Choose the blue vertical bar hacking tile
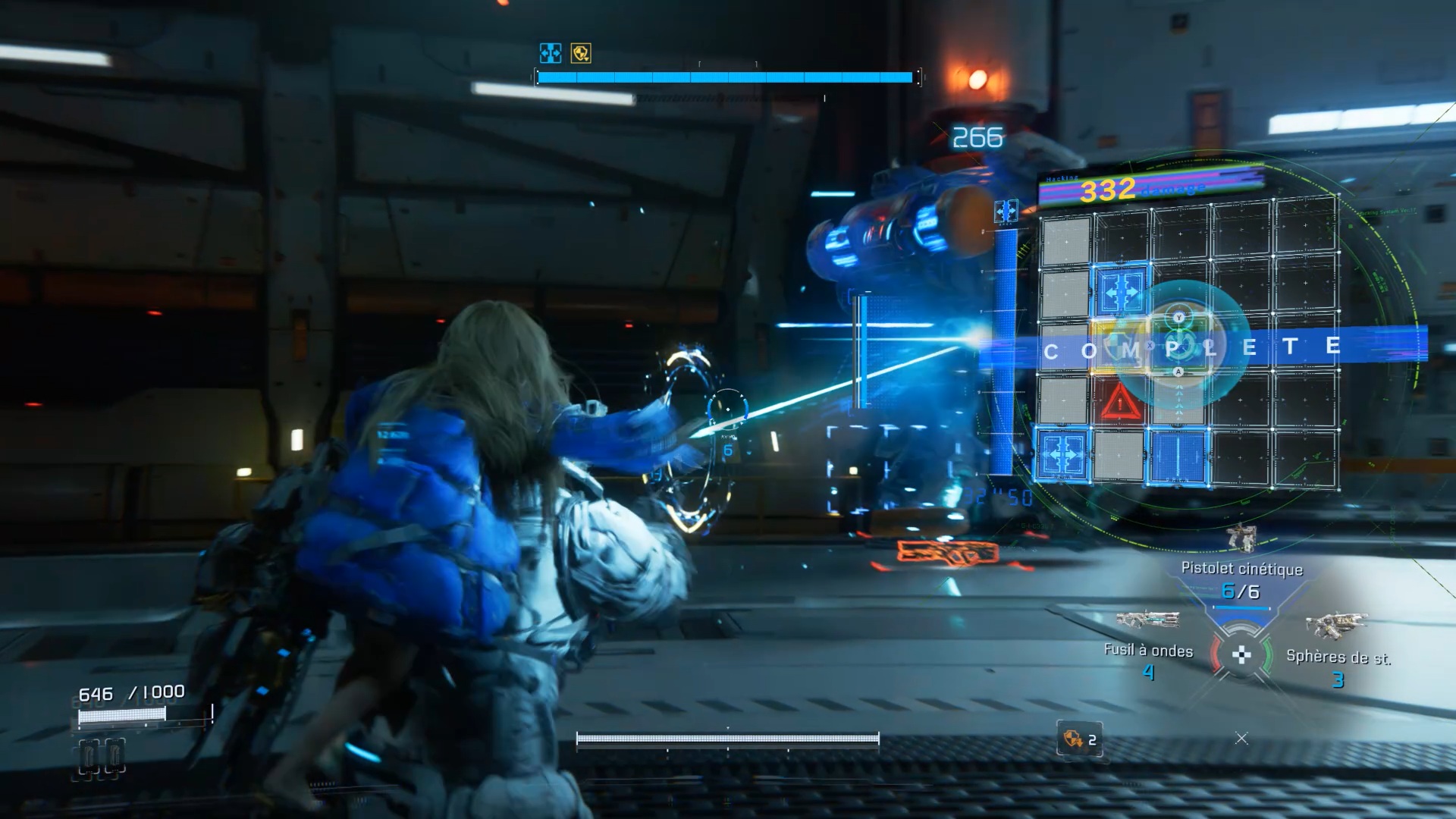 [x=1177, y=457]
